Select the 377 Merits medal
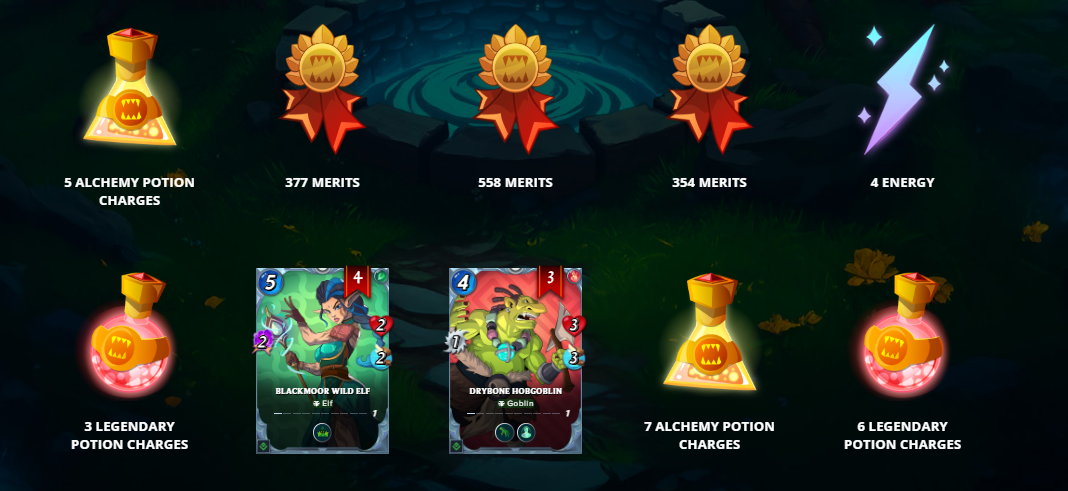This screenshot has height=491, width=1068. [x=322, y=88]
